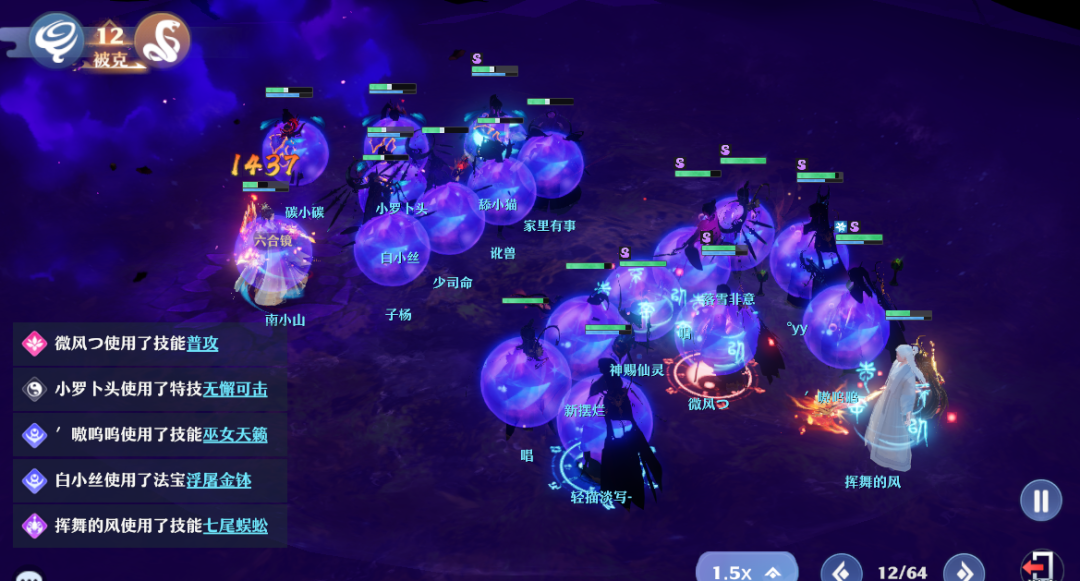The width and height of the screenshot is (1080, 581).
Task: Go to the previous round
Action: tap(841, 571)
